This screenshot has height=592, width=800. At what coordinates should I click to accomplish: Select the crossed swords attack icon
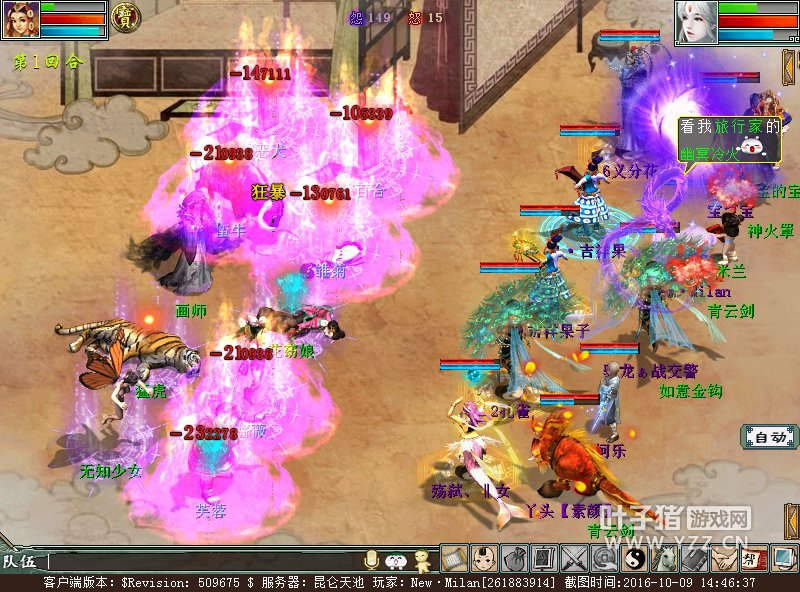(574, 558)
